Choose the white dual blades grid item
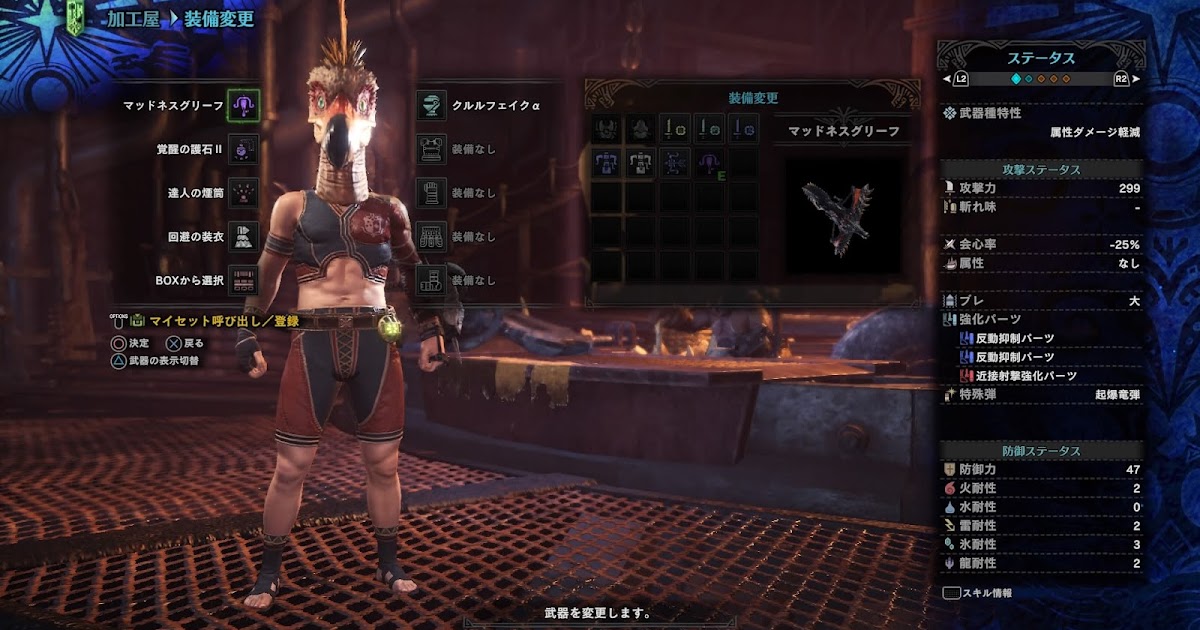This screenshot has height=630, width=1200. [x=640, y=163]
